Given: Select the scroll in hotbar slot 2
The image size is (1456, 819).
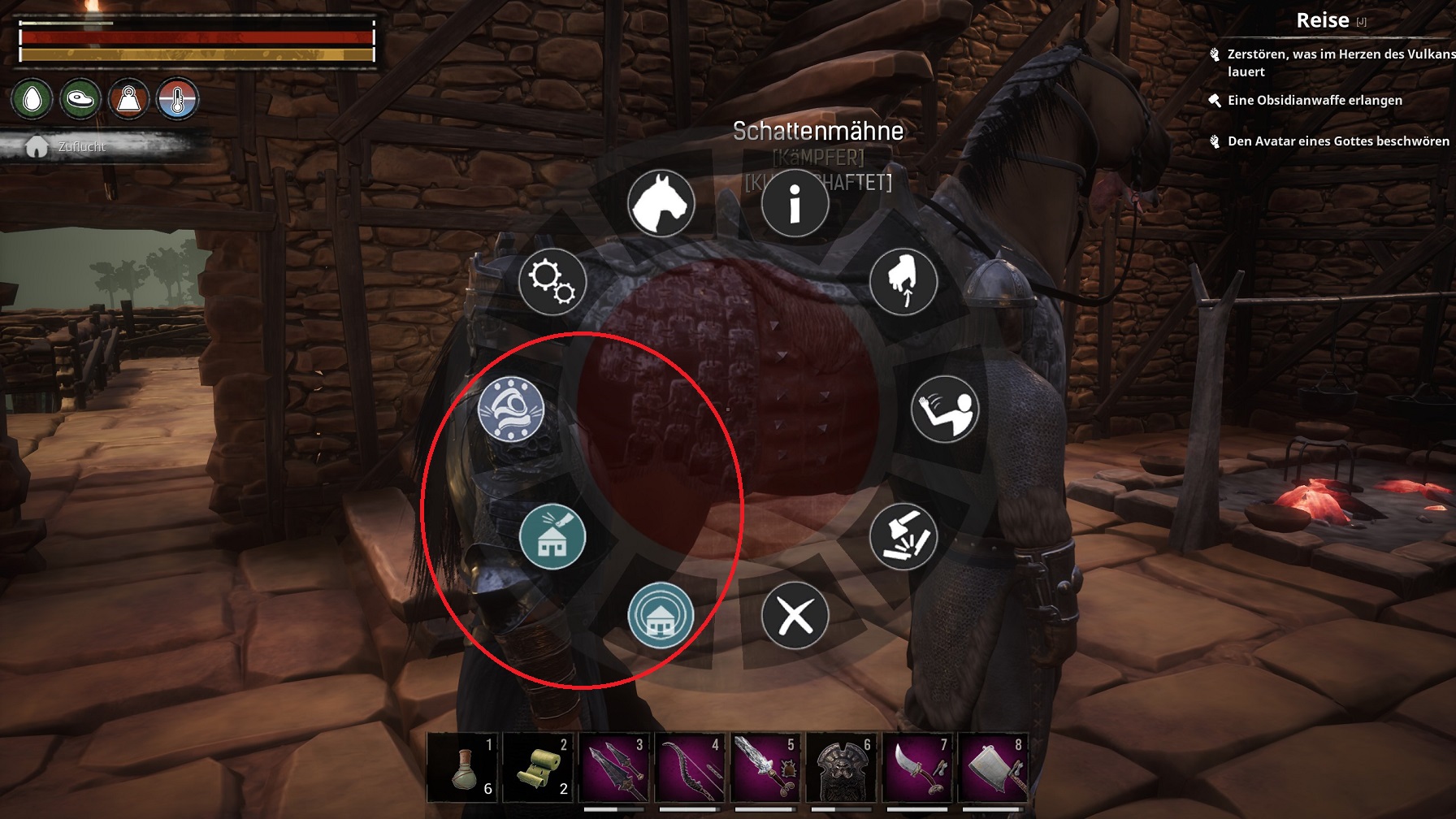Looking at the screenshot, I should tap(538, 768).
